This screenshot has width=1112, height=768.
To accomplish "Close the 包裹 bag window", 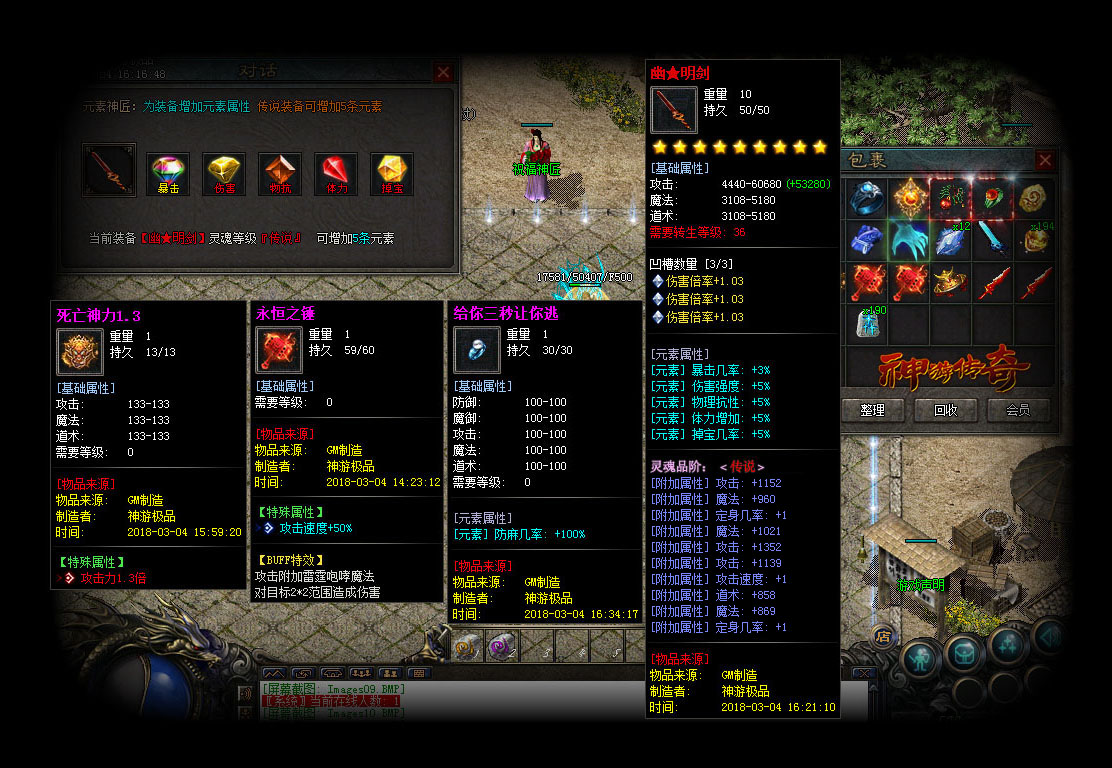I will coord(1045,160).
